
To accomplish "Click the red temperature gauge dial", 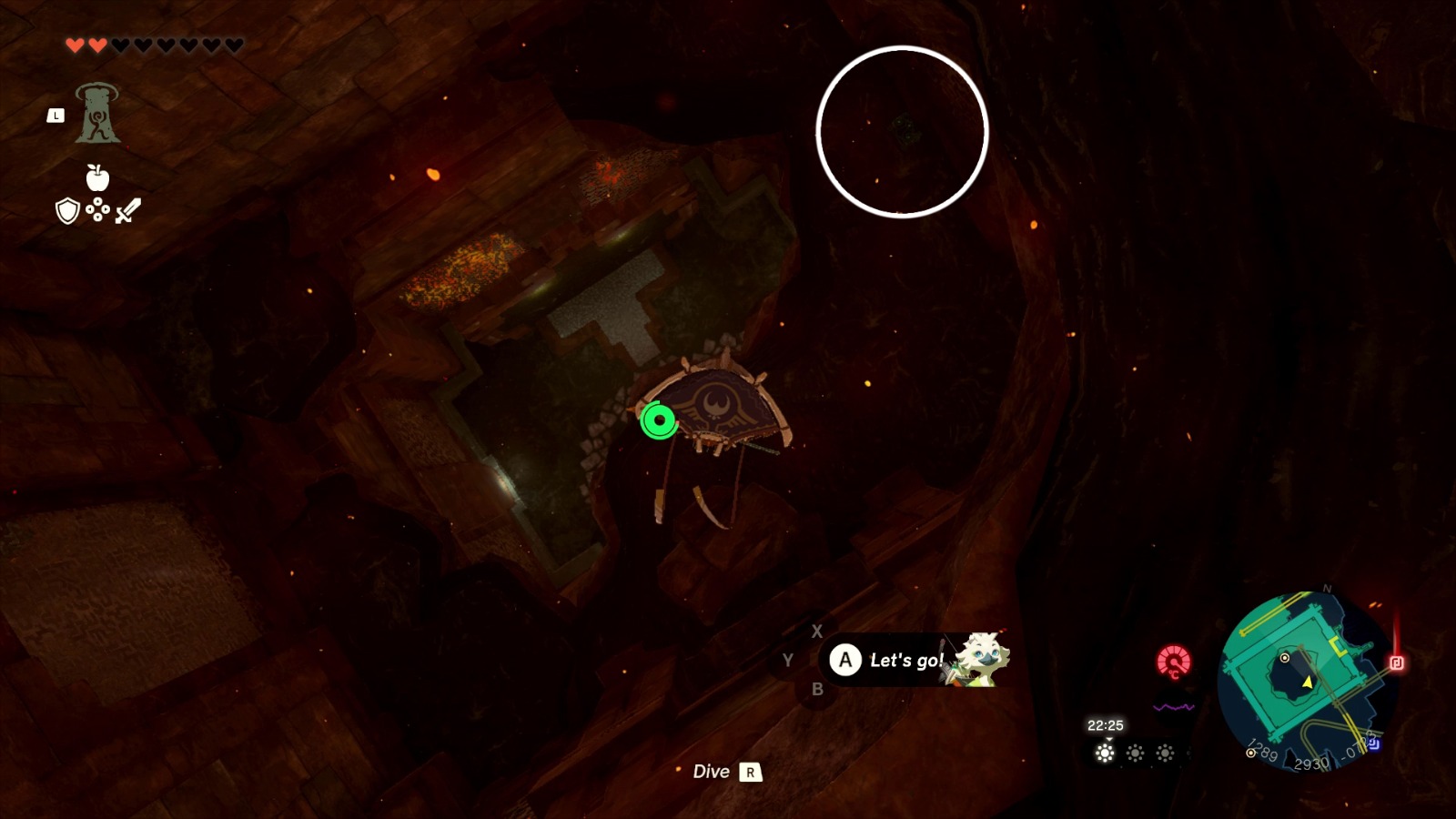I will [1174, 661].
